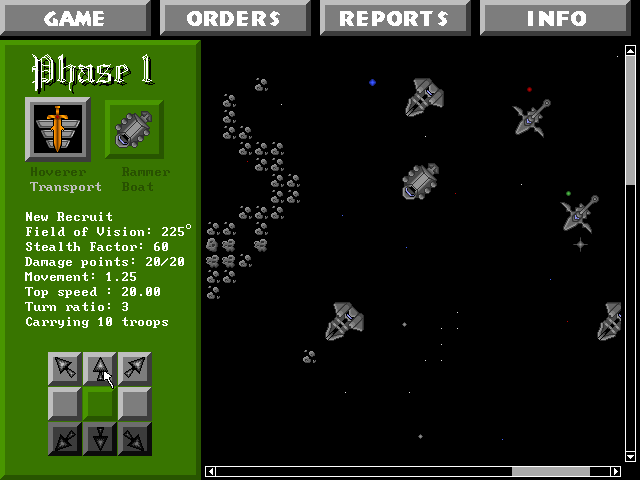640x480 pixels.
Task: Click the map's scroll-up arrow
Action: point(630,50)
